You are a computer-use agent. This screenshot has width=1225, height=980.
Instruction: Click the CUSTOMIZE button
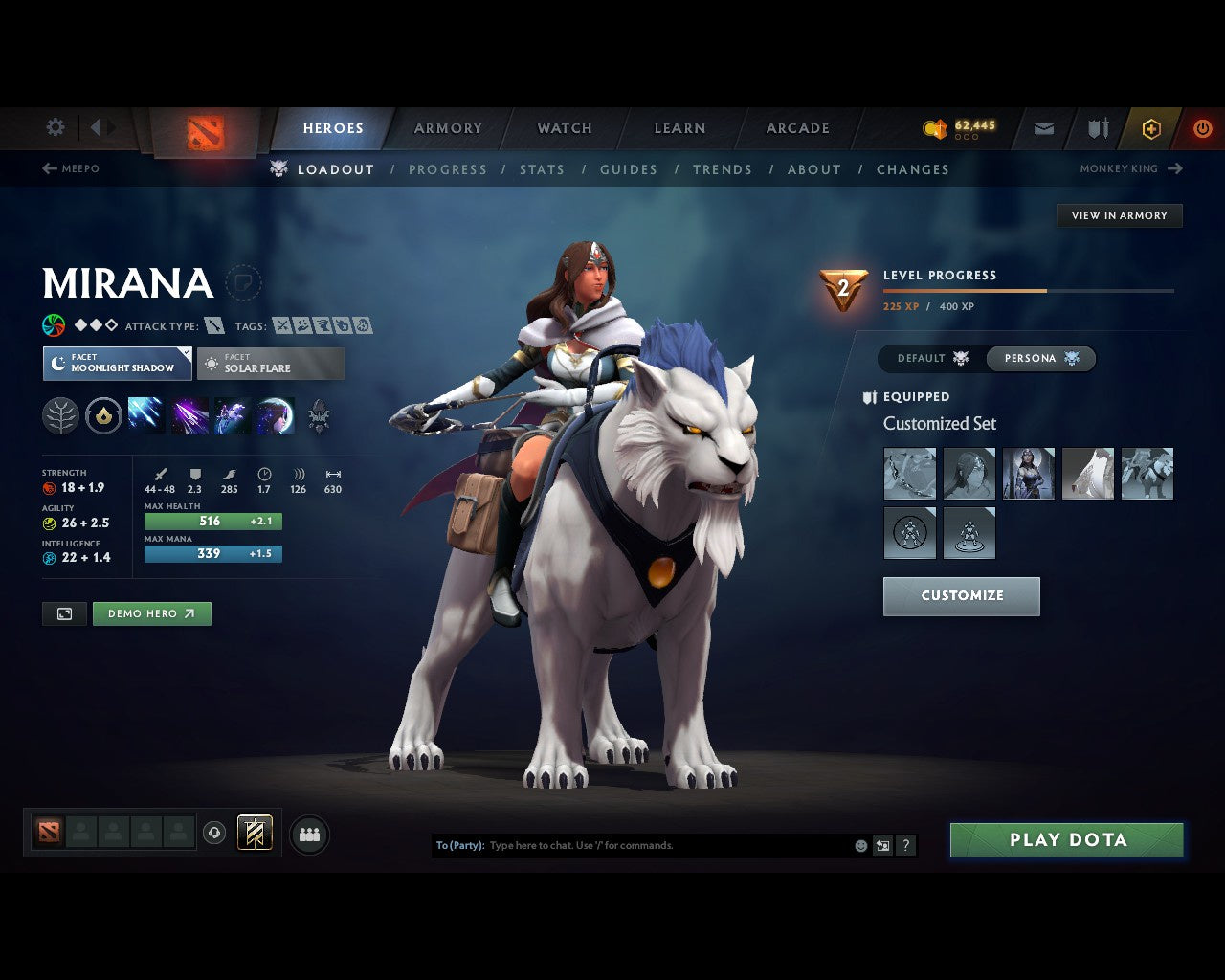tap(961, 595)
